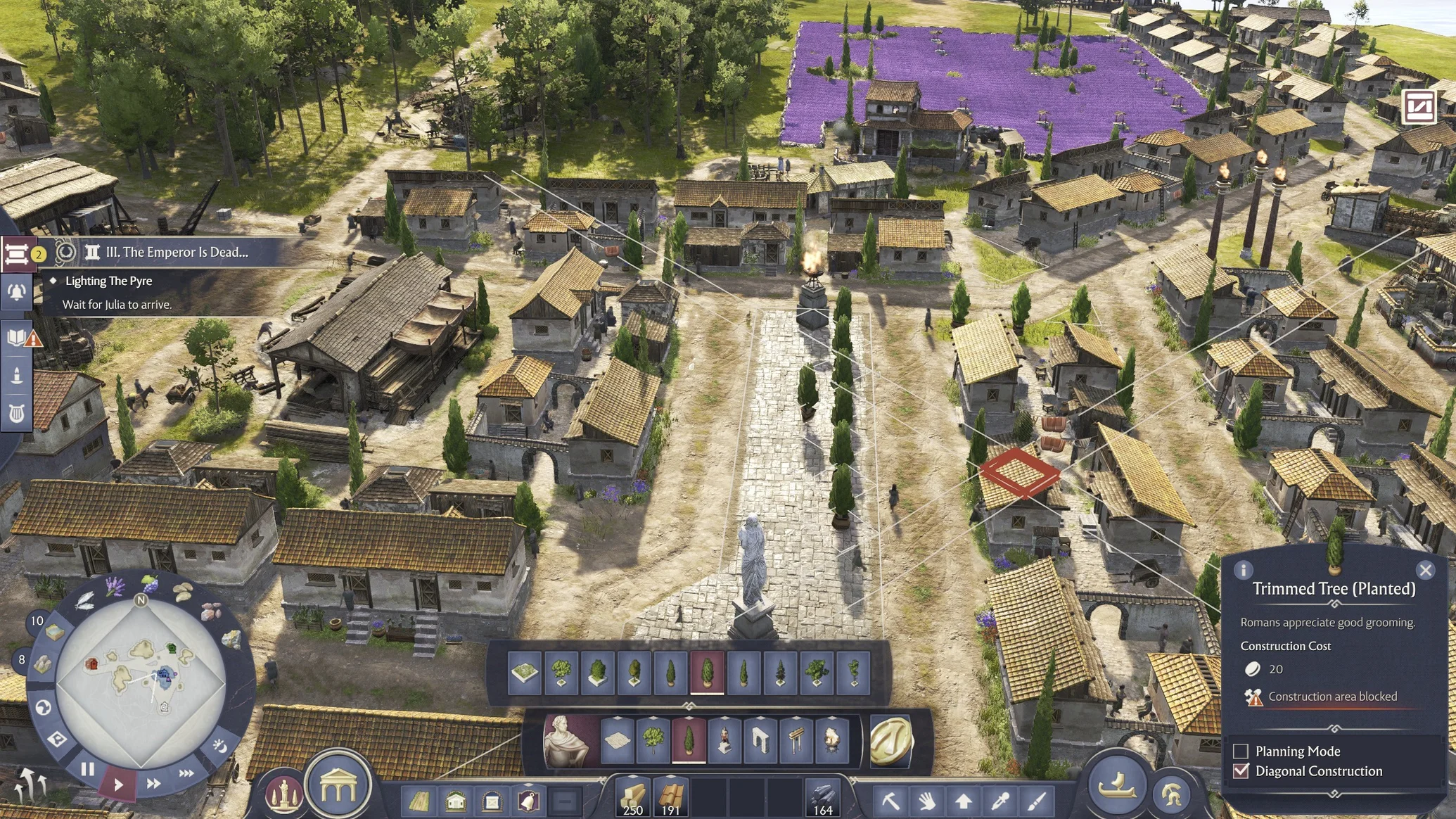Set the game to triple fast-forward speed

pyautogui.click(x=186, y=773)
